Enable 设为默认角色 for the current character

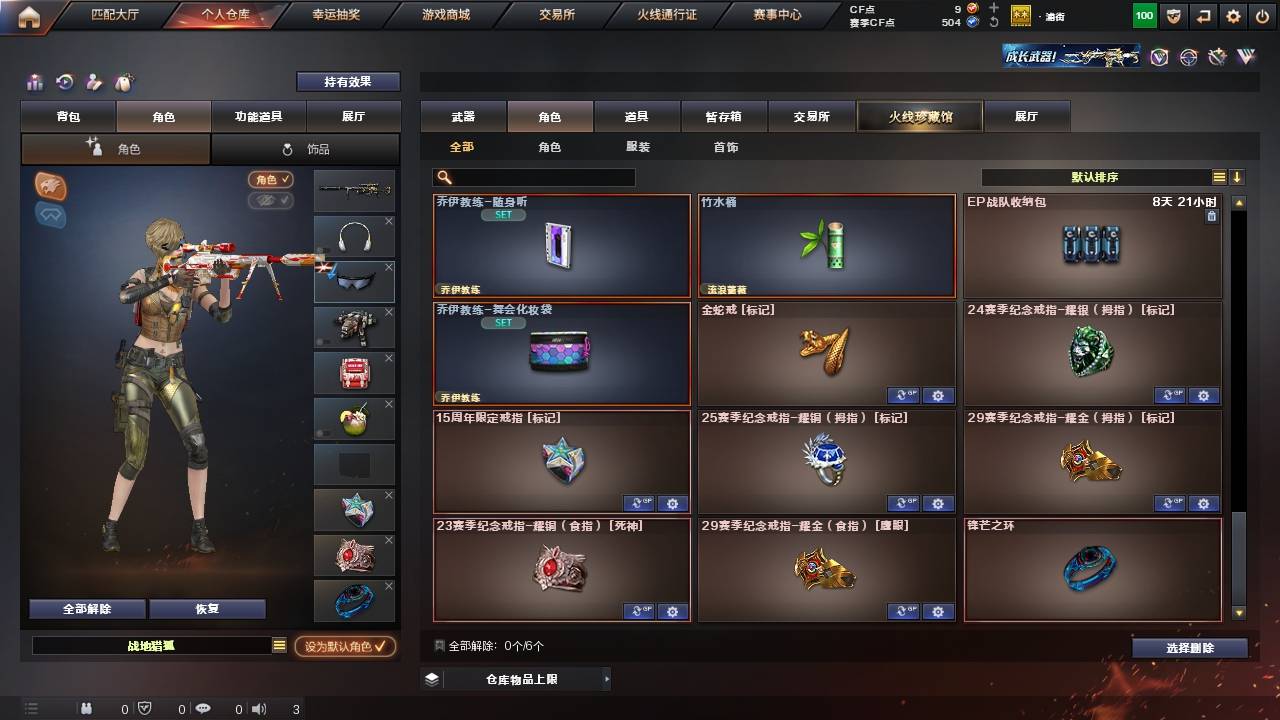346,646
